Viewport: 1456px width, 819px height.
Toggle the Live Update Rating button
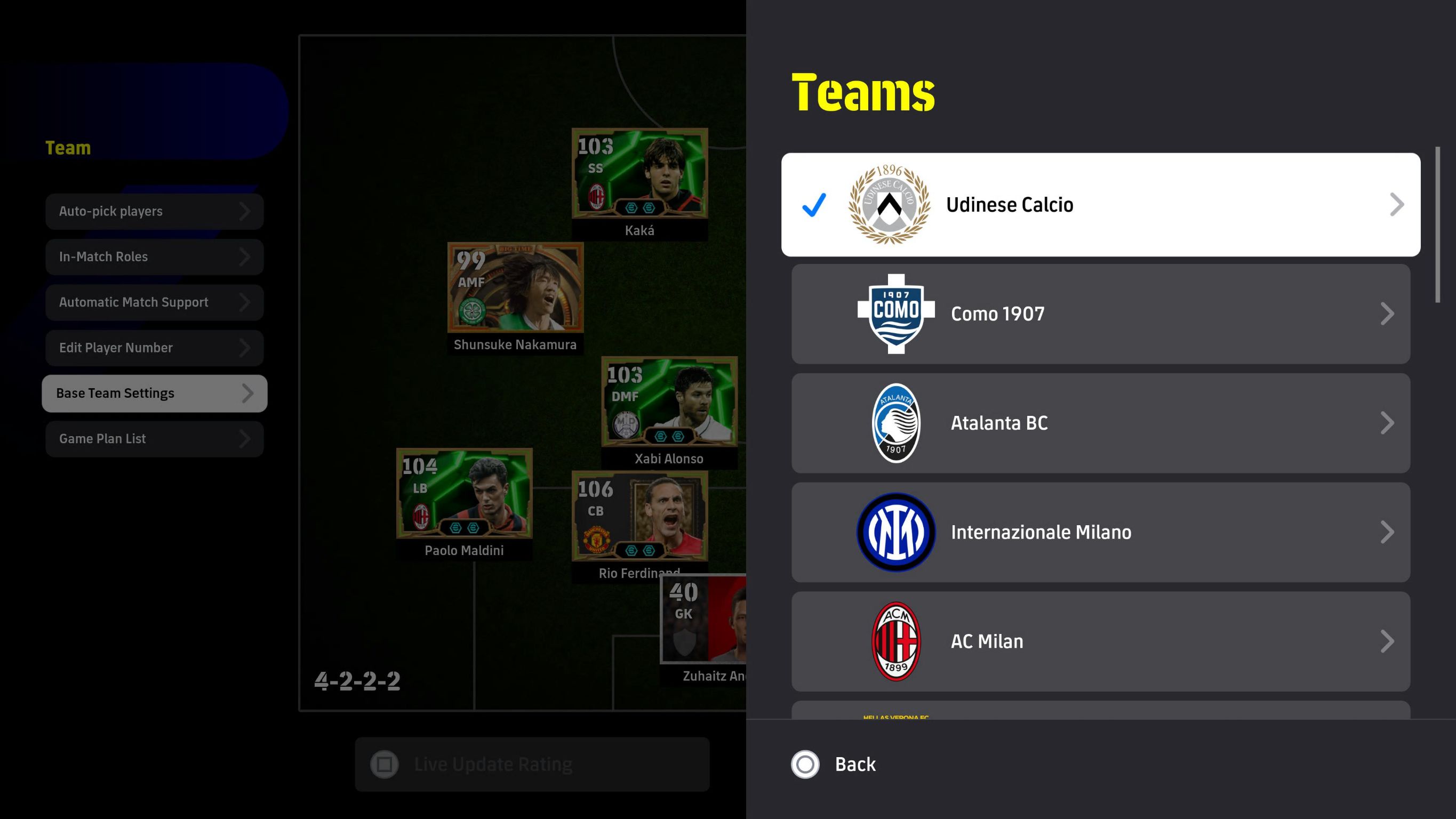pos(532,764)
